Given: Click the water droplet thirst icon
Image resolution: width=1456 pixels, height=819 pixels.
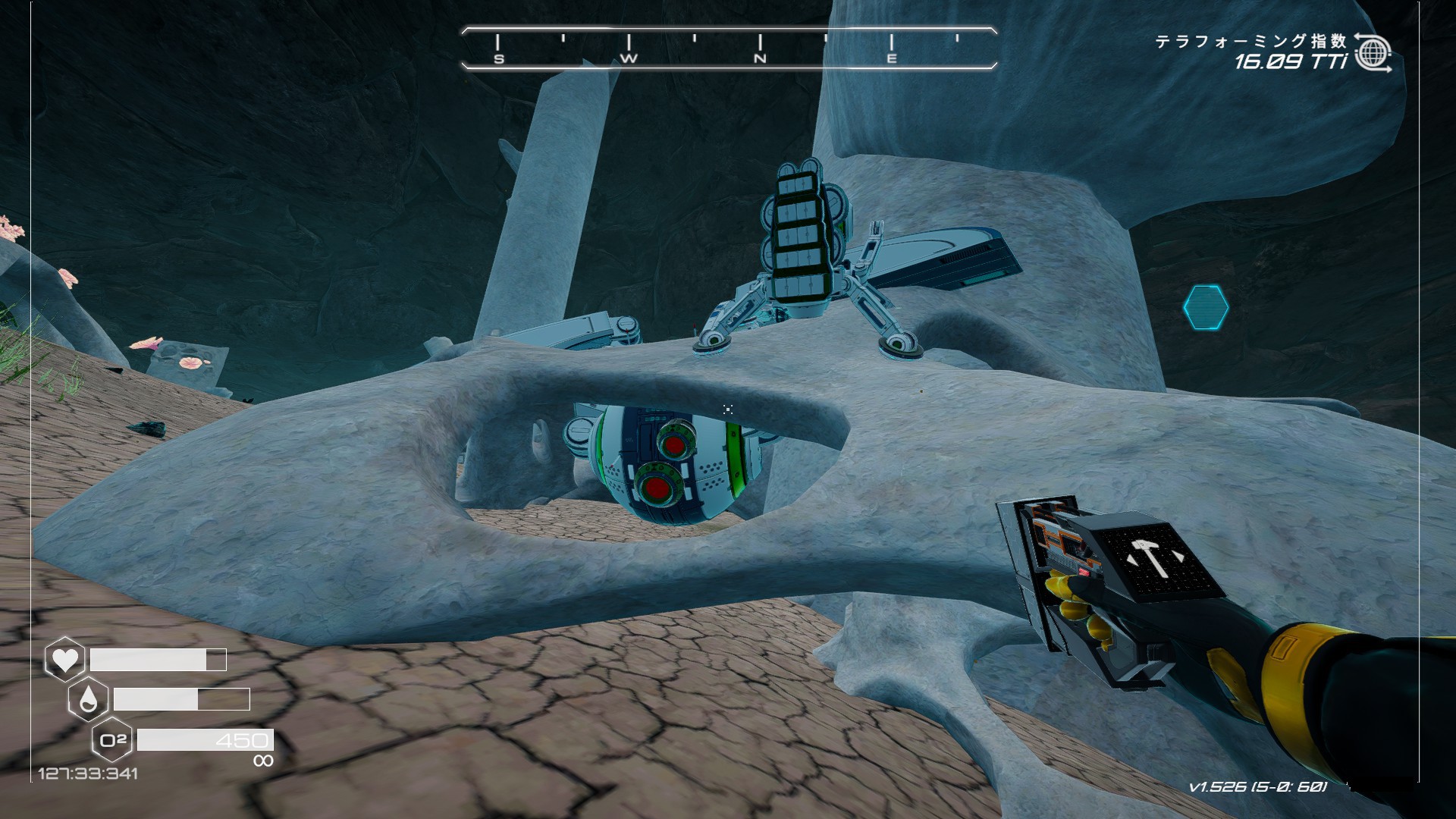Looking at the screenshot, I should click(x=88, y=699).
